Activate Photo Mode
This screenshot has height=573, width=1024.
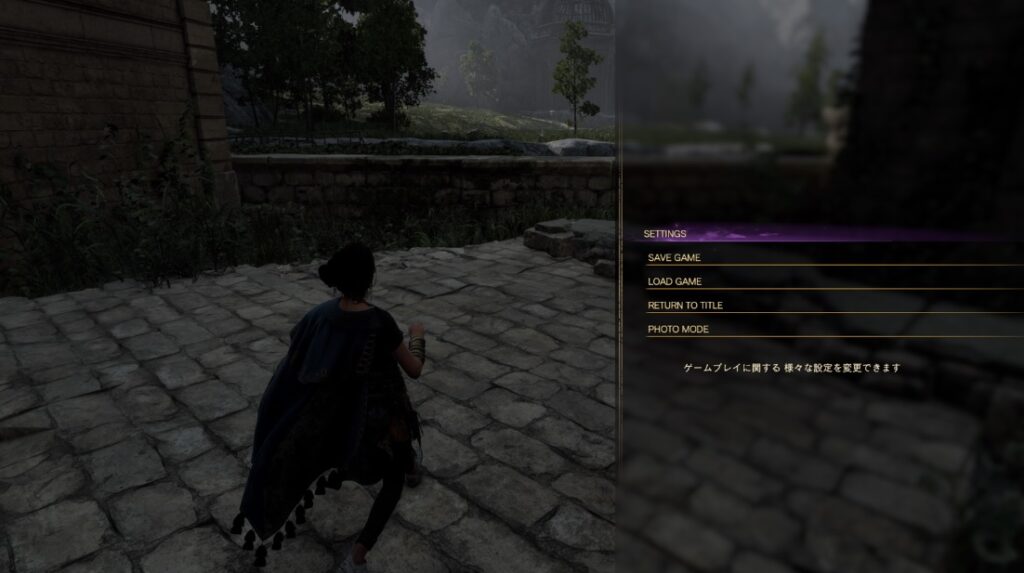[x=678, y=329]
